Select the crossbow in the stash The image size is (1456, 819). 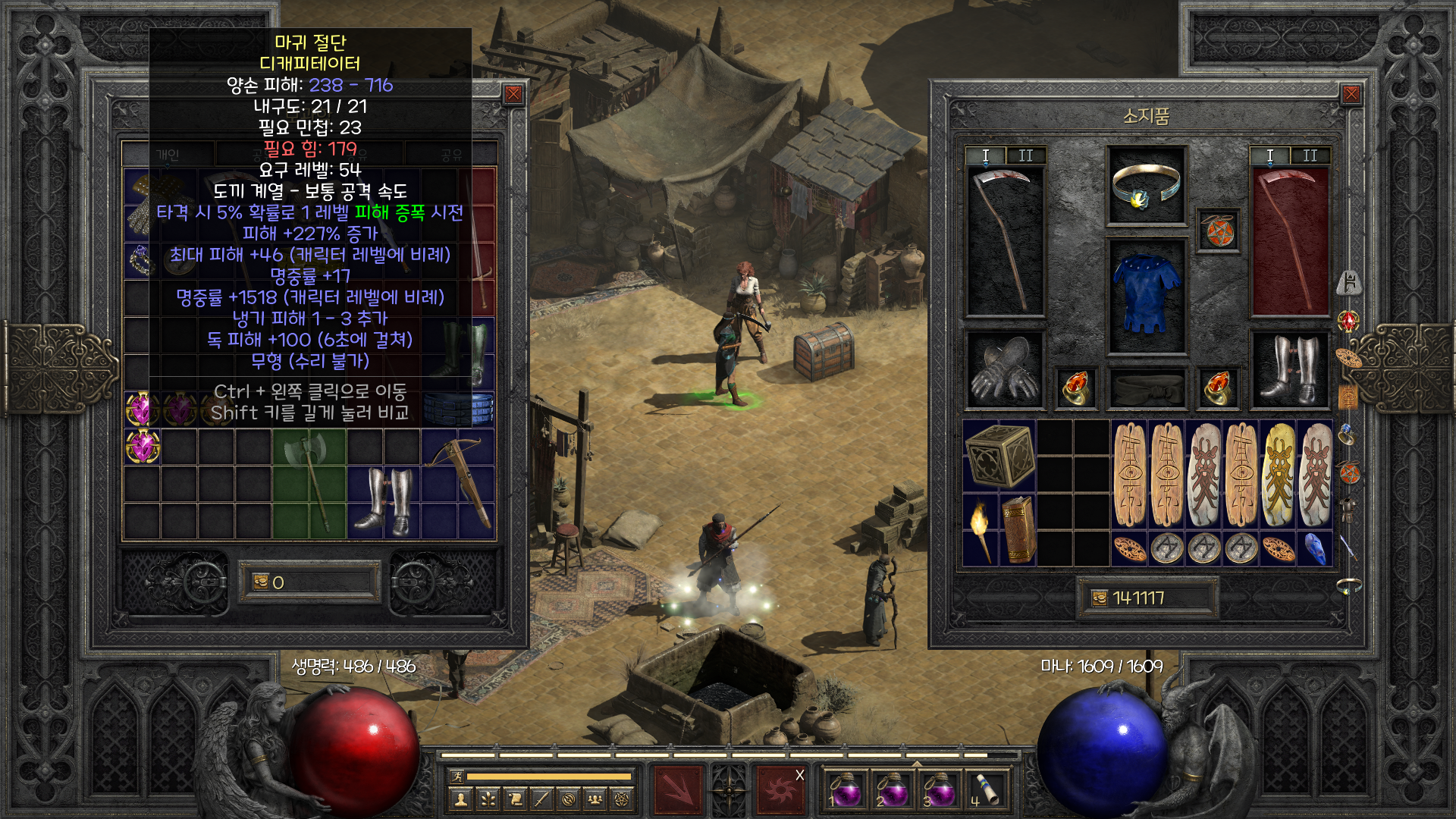pos(459,484)
